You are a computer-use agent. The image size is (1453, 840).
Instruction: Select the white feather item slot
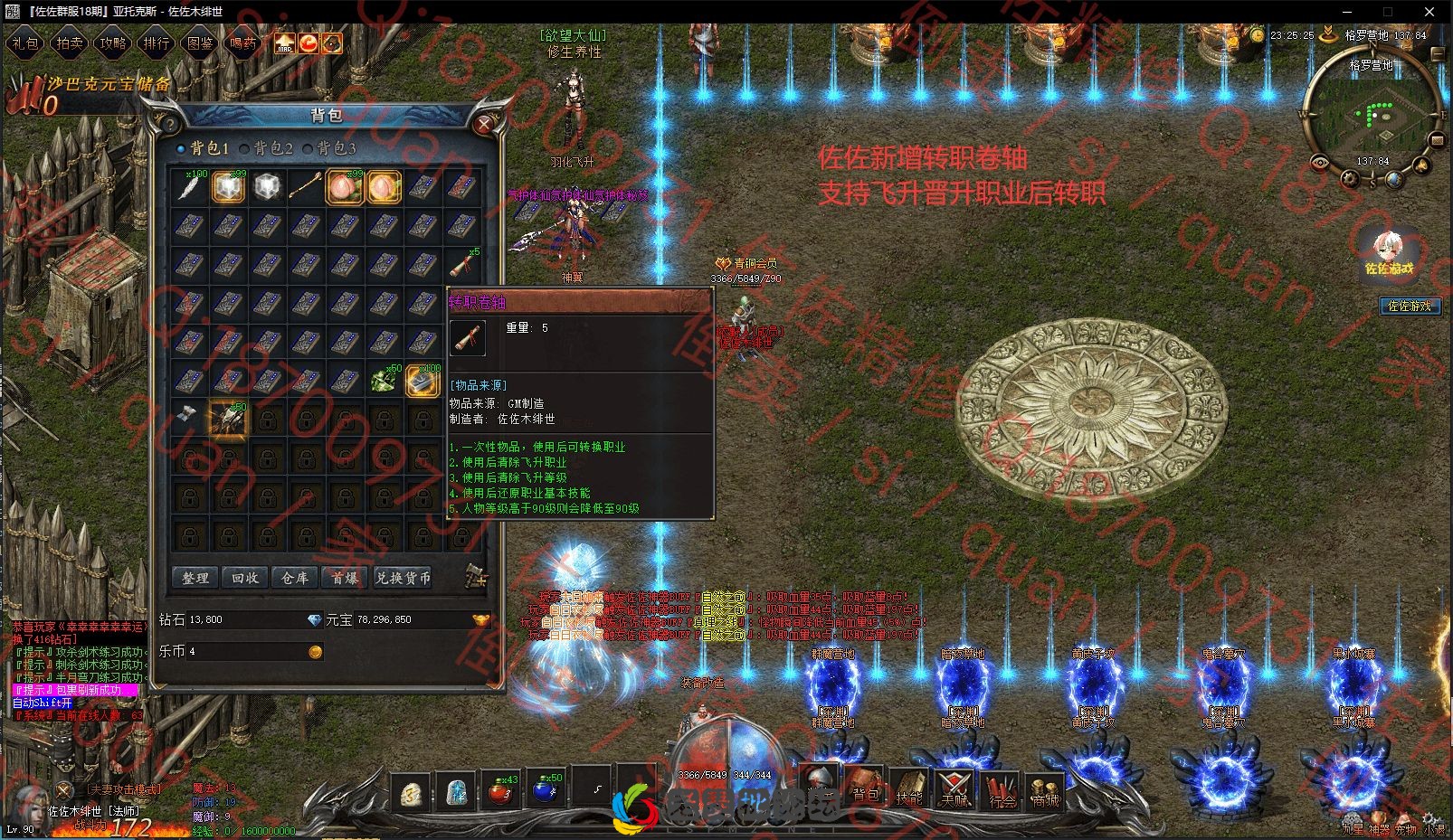point(190,187)
